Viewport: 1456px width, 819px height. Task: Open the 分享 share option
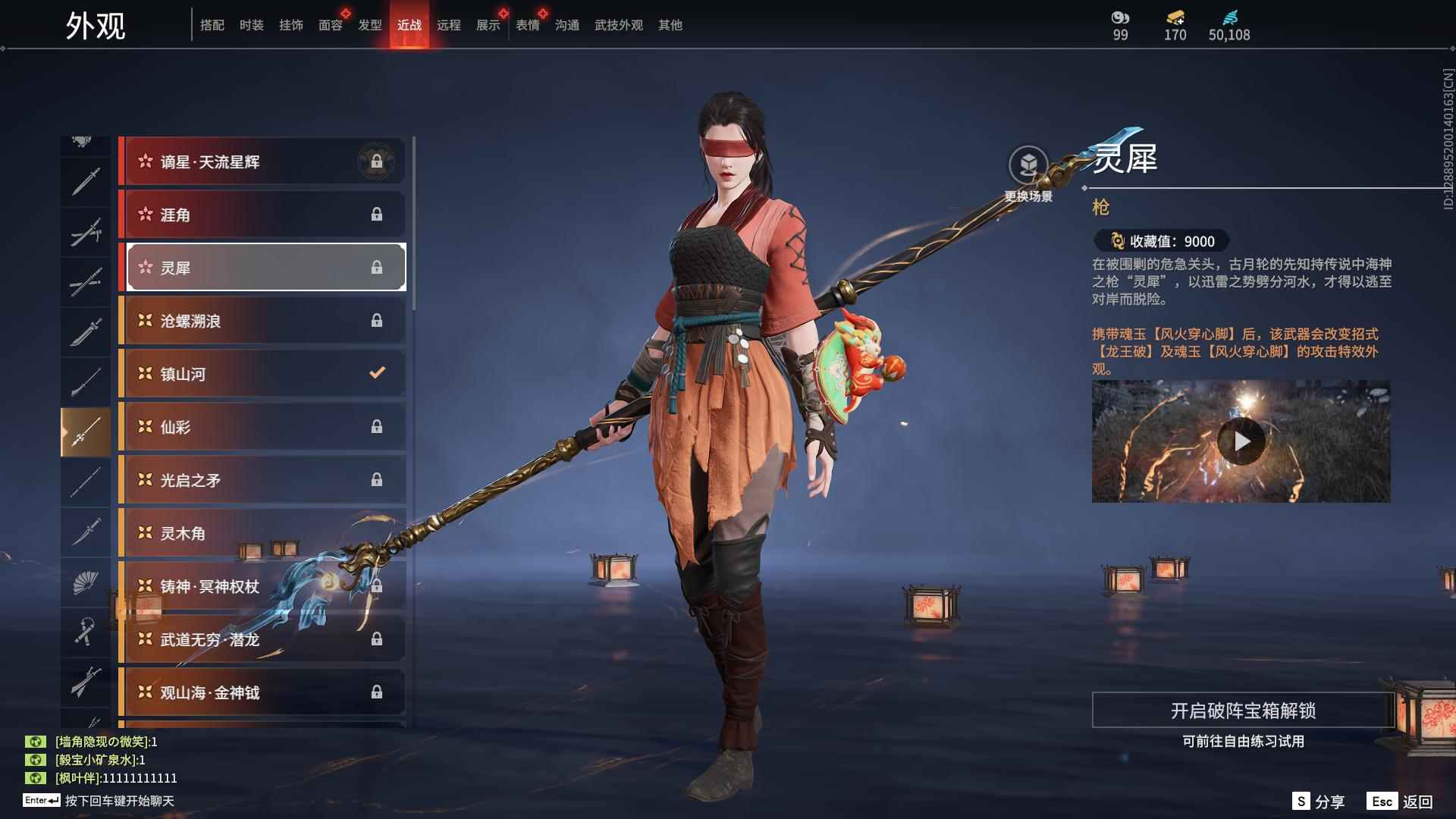pos(1319,802)
